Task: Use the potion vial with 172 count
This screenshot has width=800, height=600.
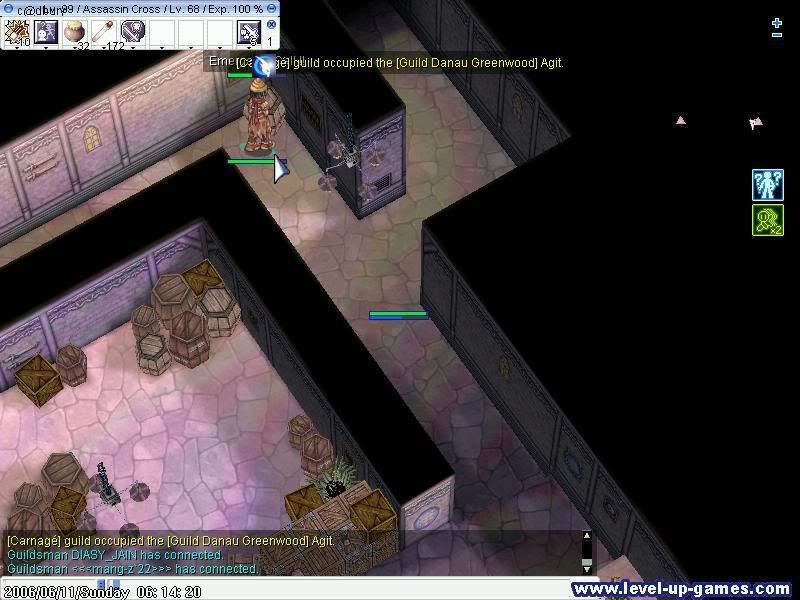Action: (x=104, y=31)
